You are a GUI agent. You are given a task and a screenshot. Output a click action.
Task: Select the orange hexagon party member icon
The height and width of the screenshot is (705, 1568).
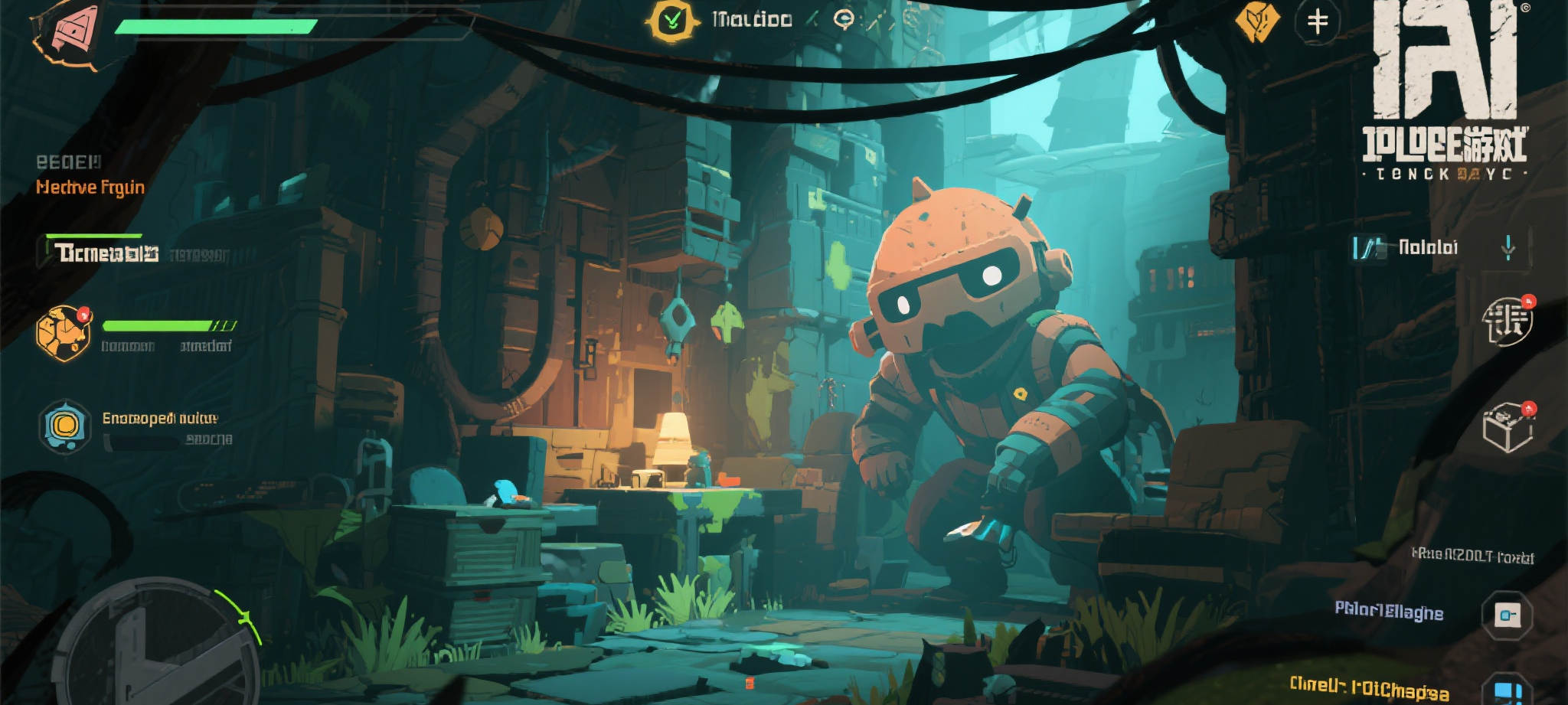pyautogui.click(x=64, y=333)
